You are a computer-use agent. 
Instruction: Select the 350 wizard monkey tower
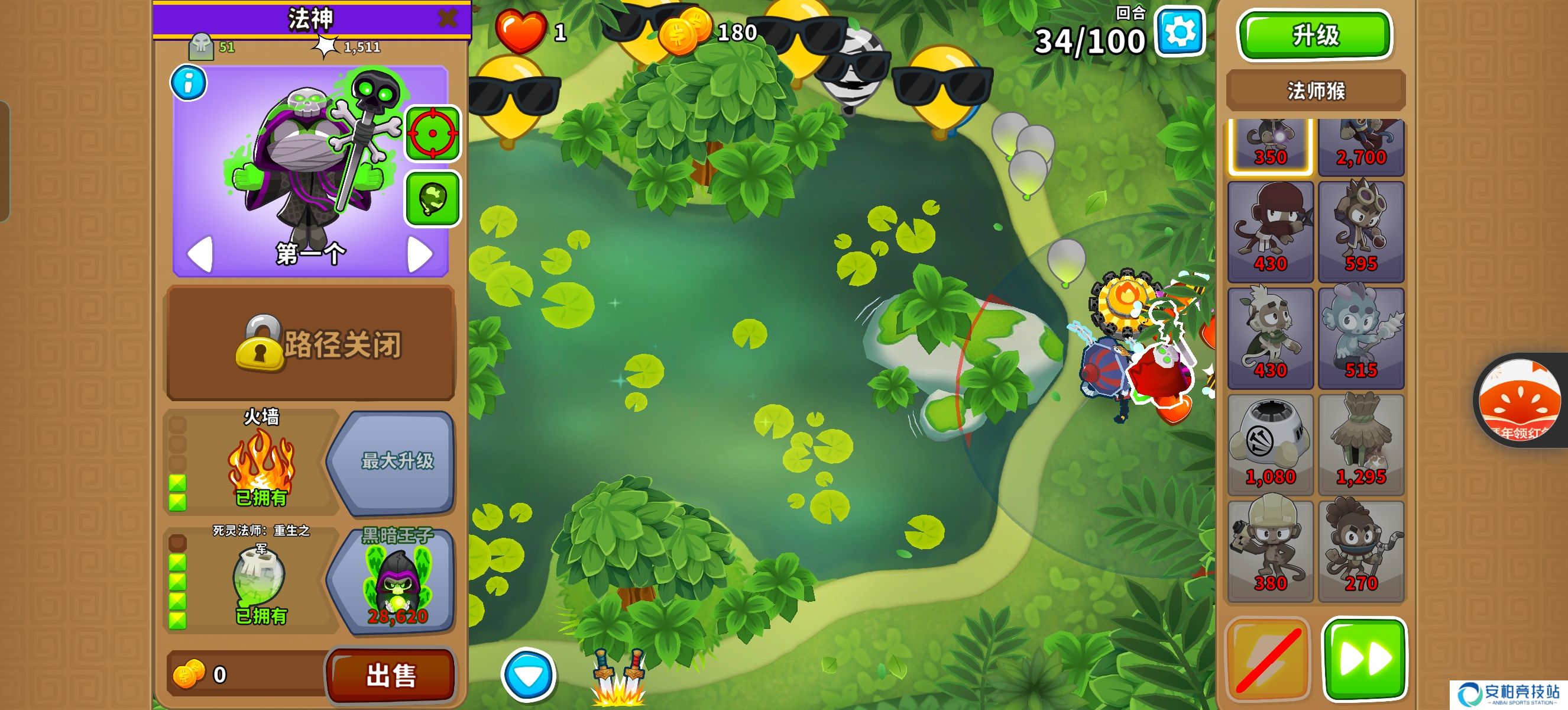[1270, 146]
